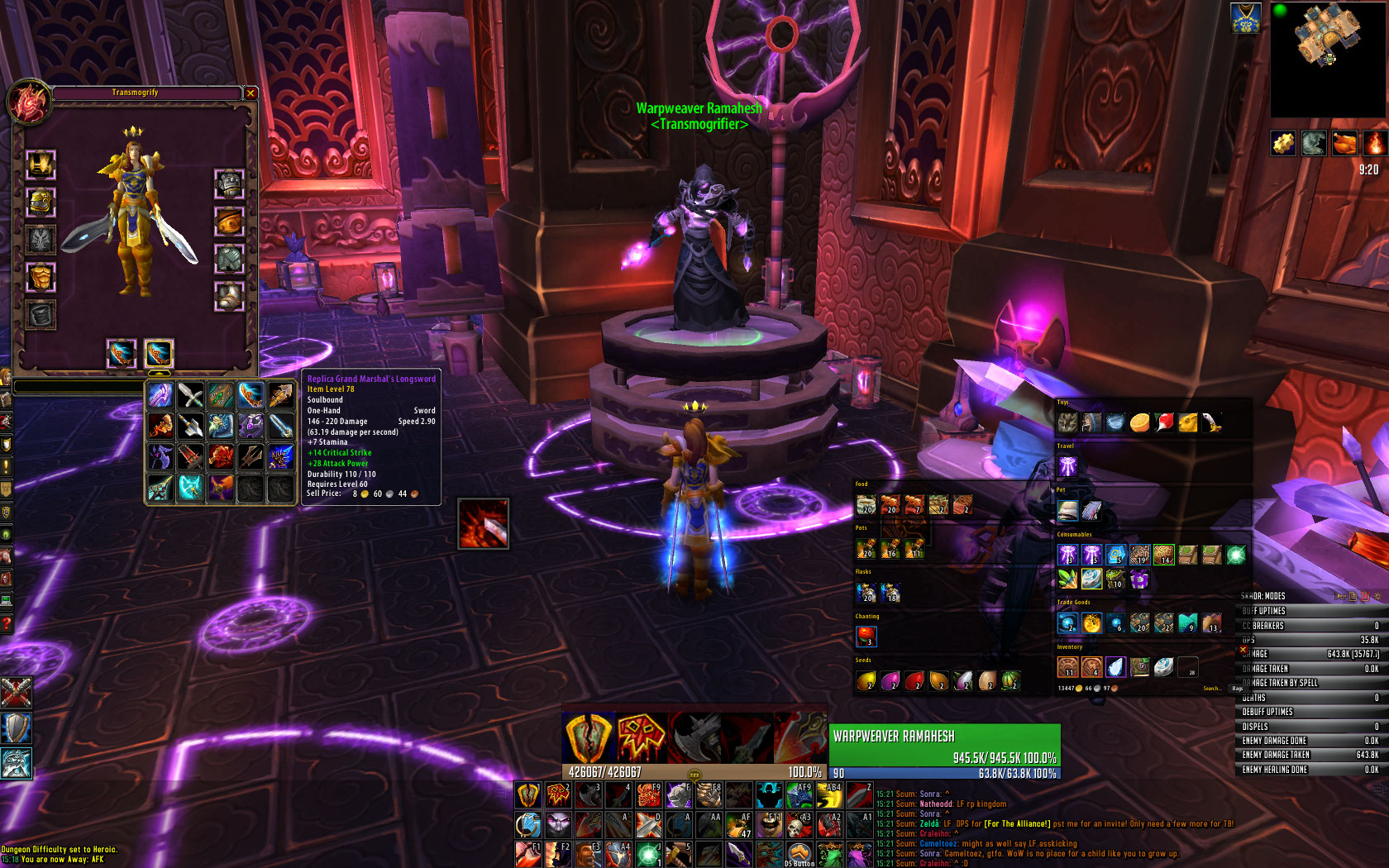Toggle the Chanting rose item in the bag
This screenshot has width=1389, height=868.
tap(867, 636)
